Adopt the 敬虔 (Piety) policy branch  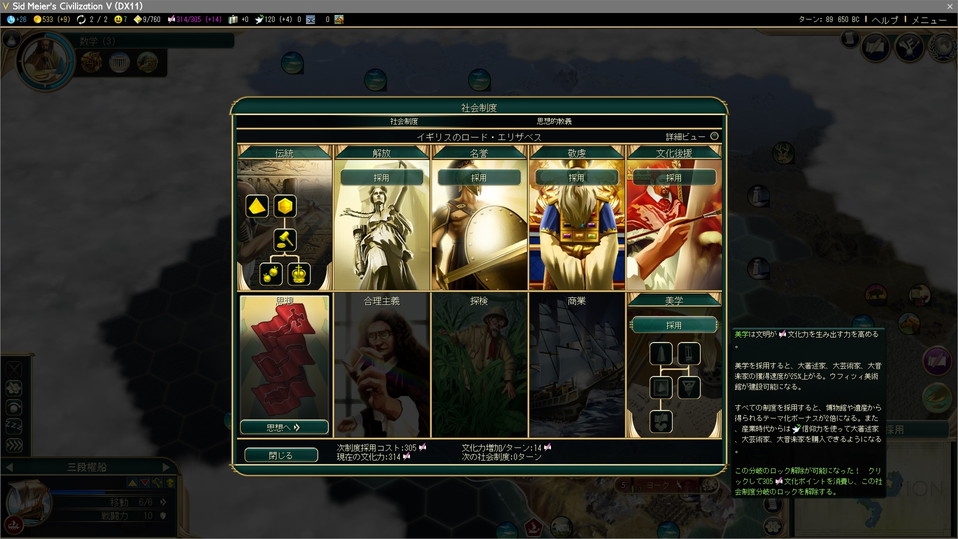tap(576, 177)
